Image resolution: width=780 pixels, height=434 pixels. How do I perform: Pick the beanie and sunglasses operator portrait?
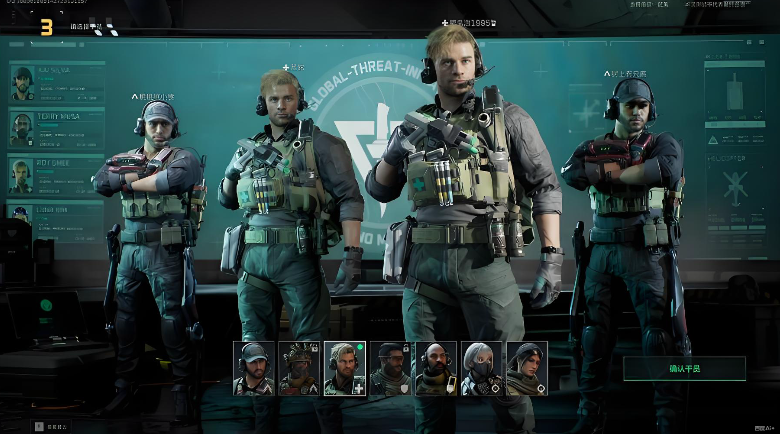click(x=389, y=368)
